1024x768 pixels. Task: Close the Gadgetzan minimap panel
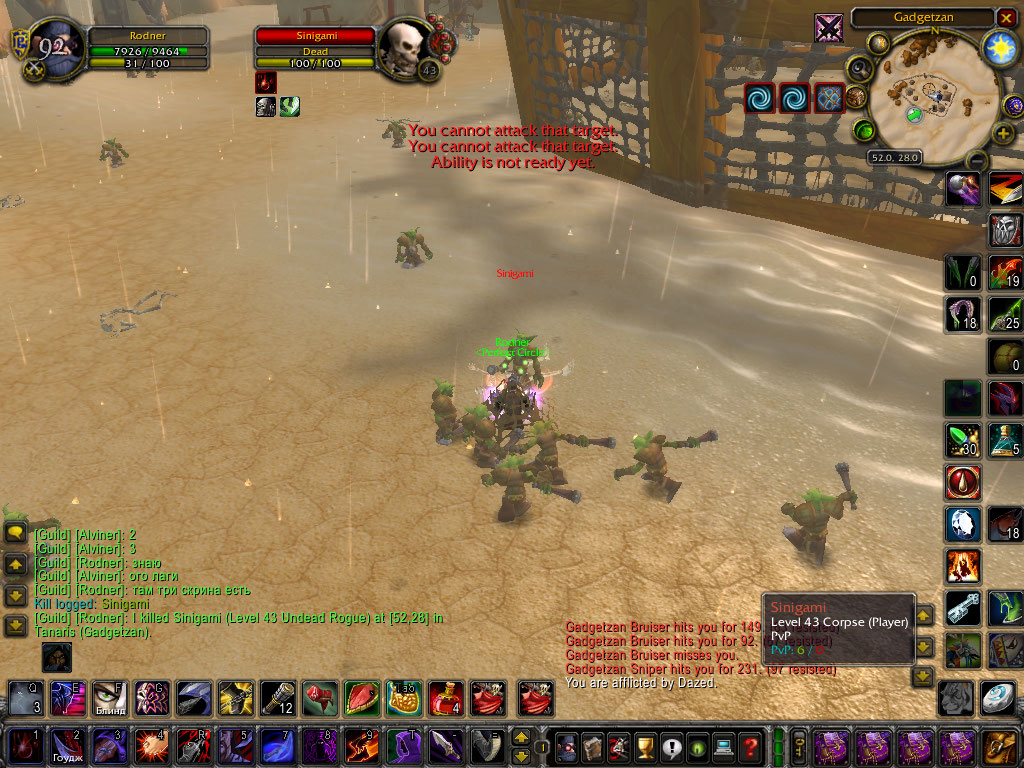point(1006,18)
